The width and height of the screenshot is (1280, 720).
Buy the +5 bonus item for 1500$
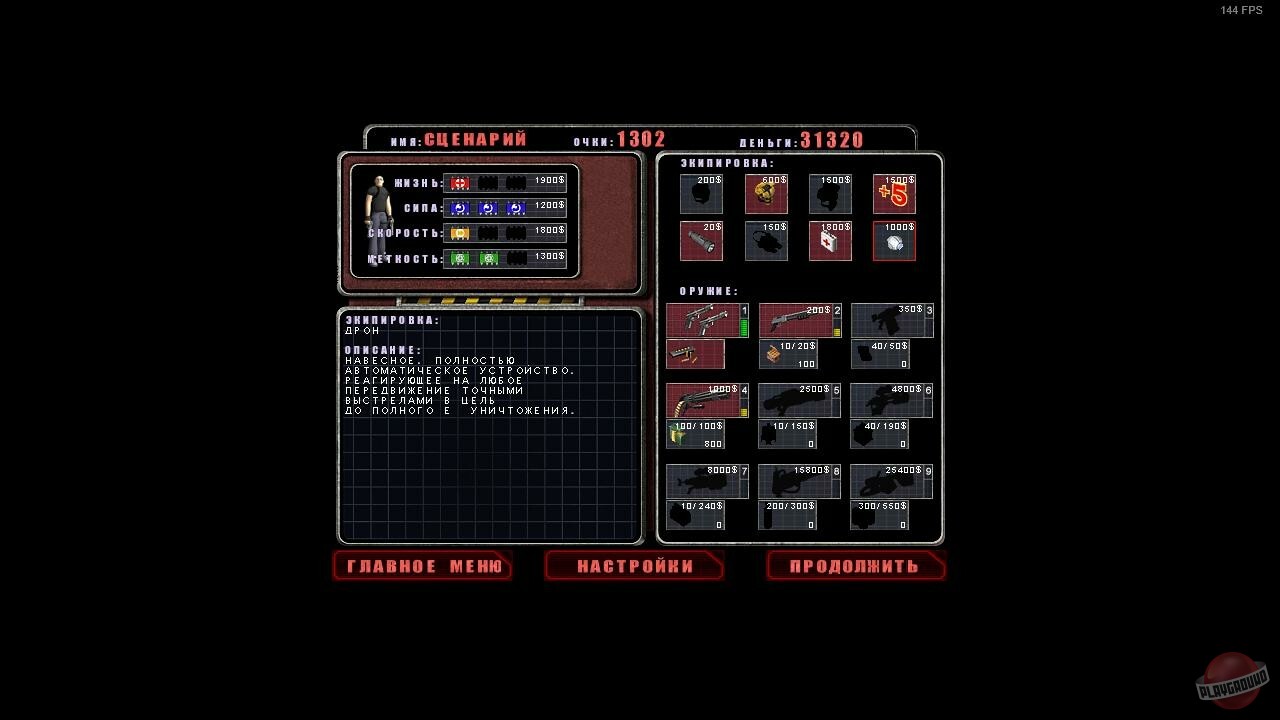coord(893,194)
